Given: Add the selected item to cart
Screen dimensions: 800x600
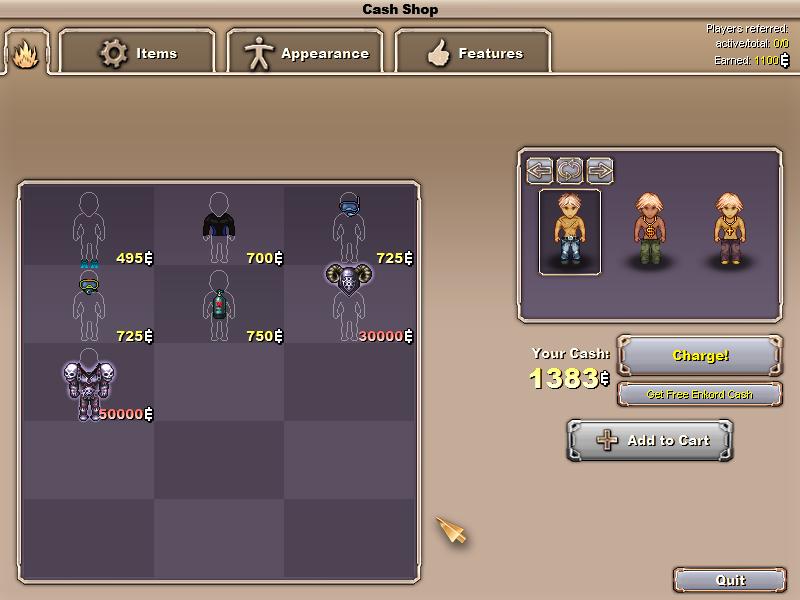Looking at the screenshot, I should pyautogui.click(x=650, y=440).
